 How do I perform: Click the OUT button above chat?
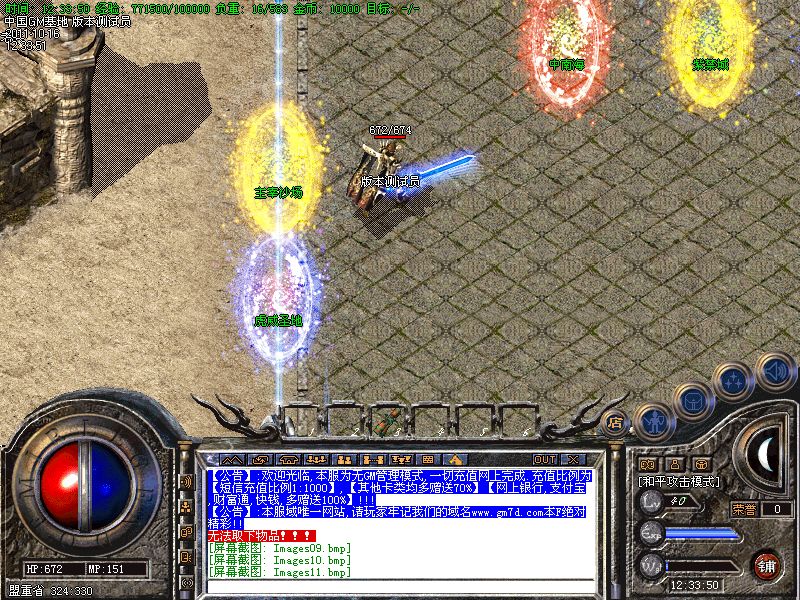(x=545, y=459)
